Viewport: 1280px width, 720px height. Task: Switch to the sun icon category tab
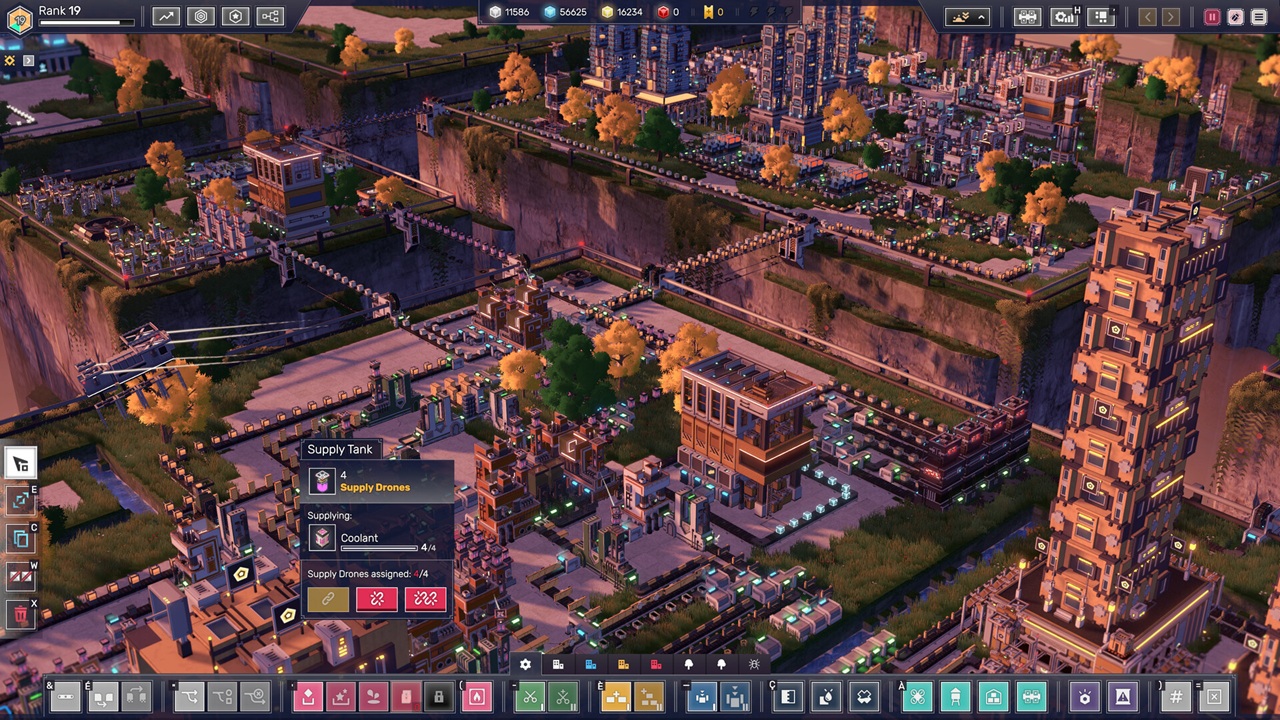[x=754, y=664]
